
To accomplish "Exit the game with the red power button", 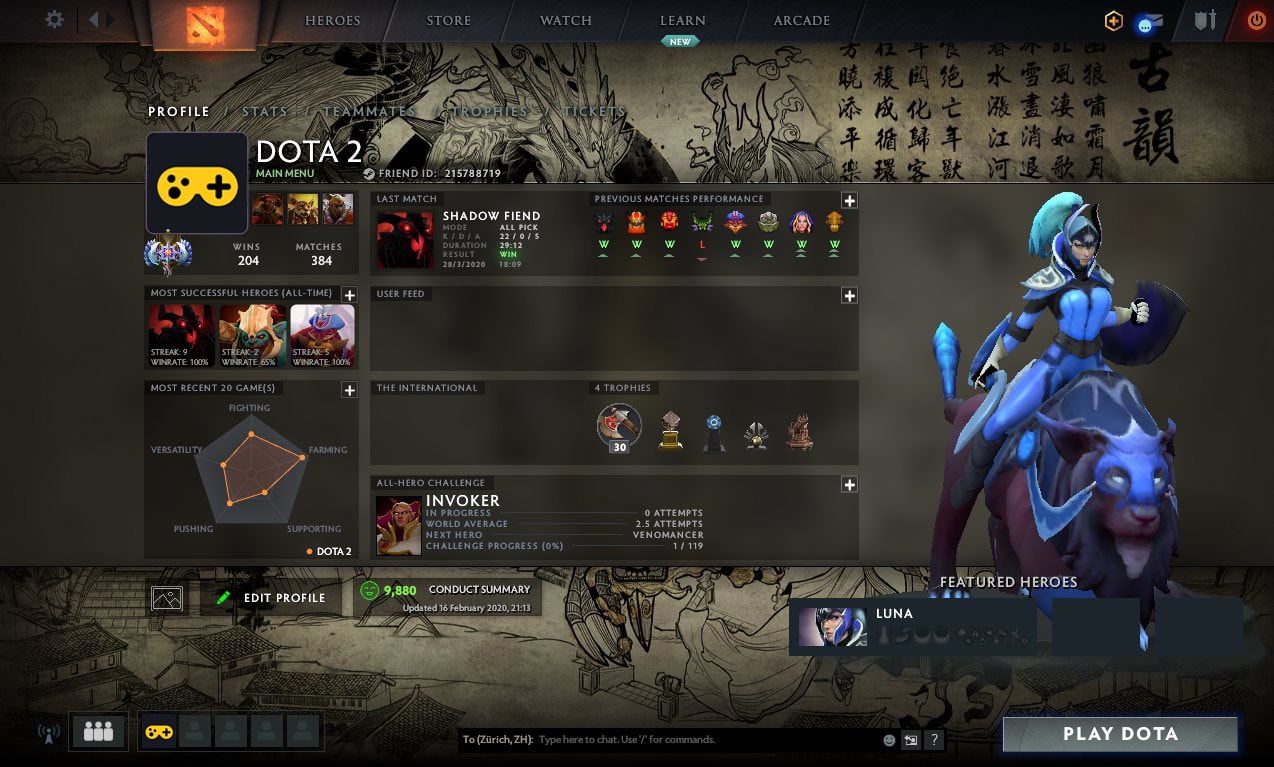I will coord(1255,20).
